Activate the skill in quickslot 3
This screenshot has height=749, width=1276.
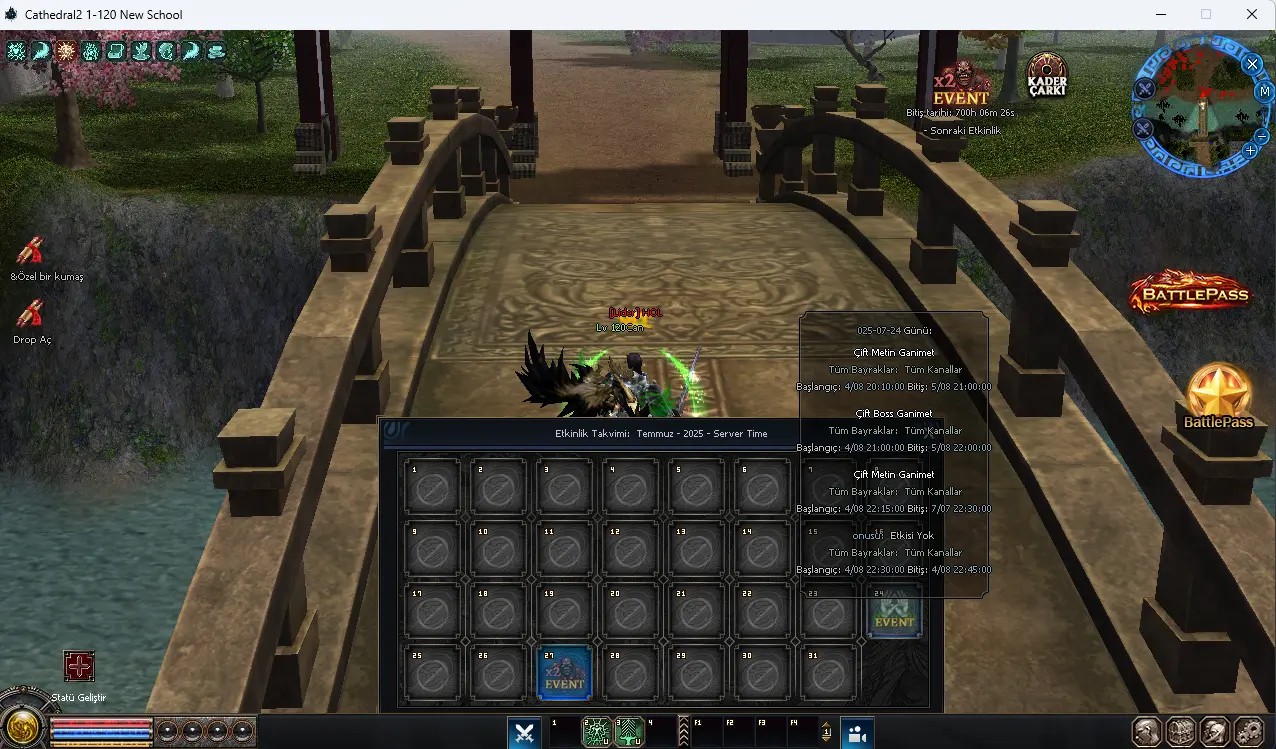[x=630, y=733]
